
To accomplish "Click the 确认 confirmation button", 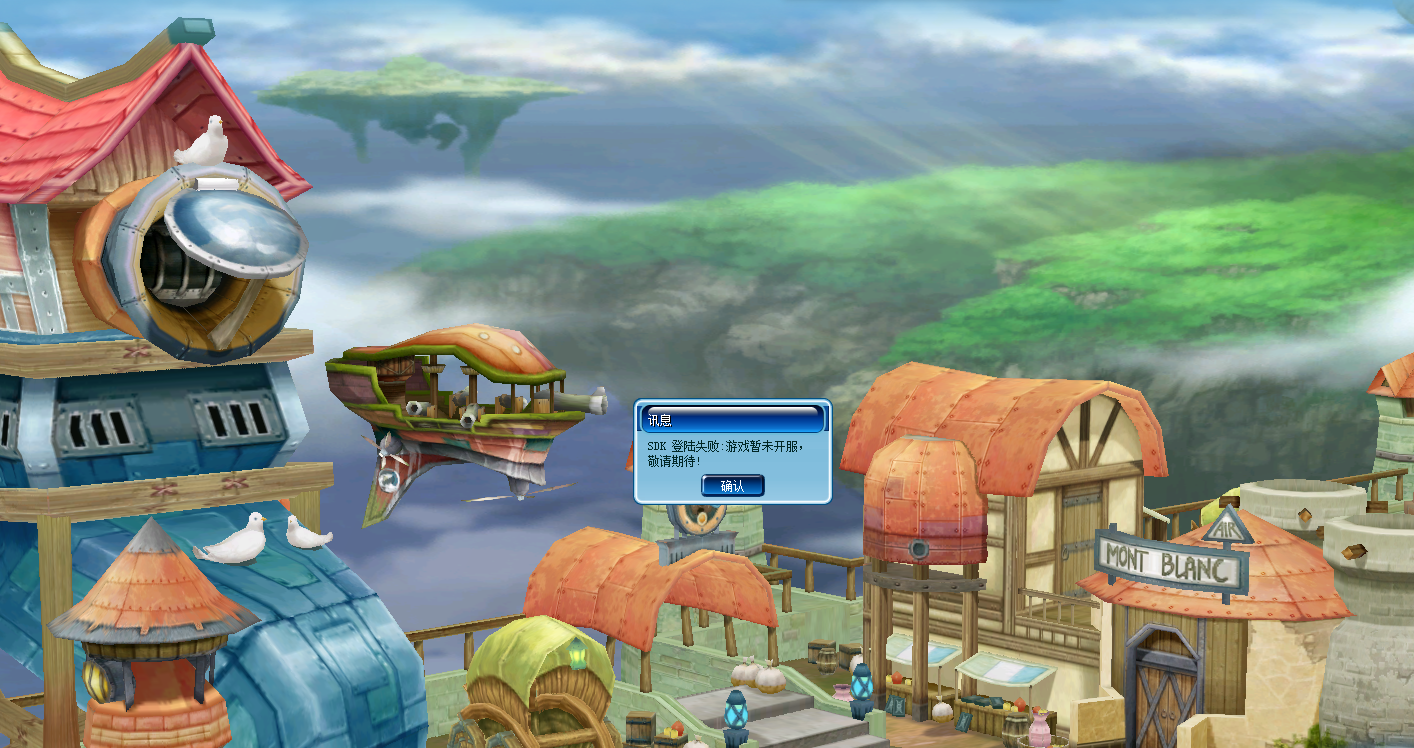I will tap(732, 485).
